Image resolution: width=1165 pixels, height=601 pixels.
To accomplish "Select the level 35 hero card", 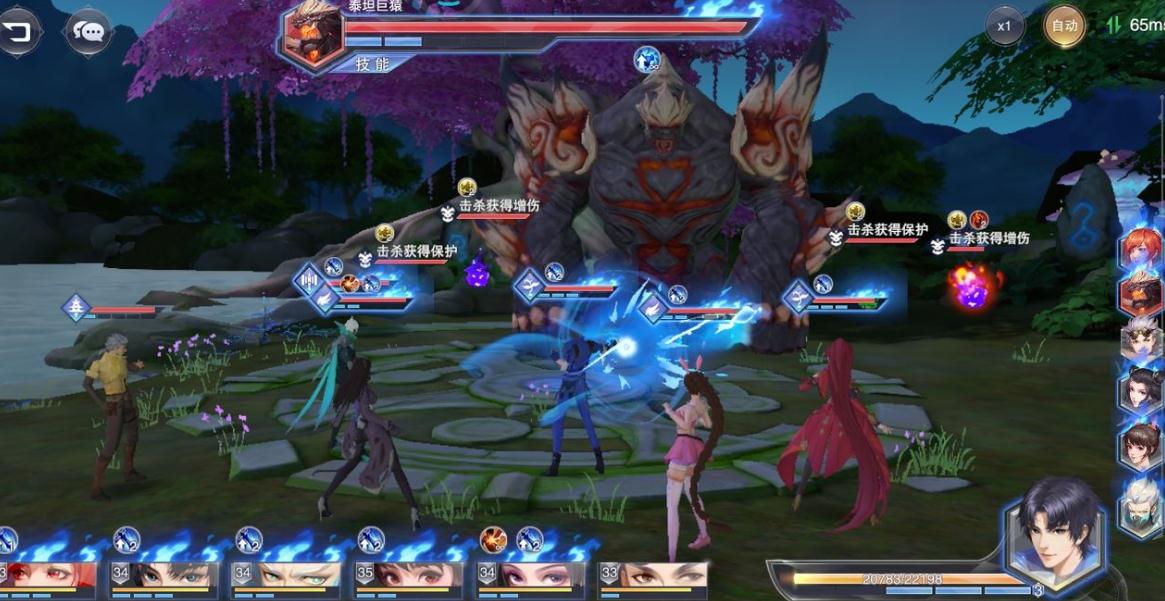I will 410,575.
